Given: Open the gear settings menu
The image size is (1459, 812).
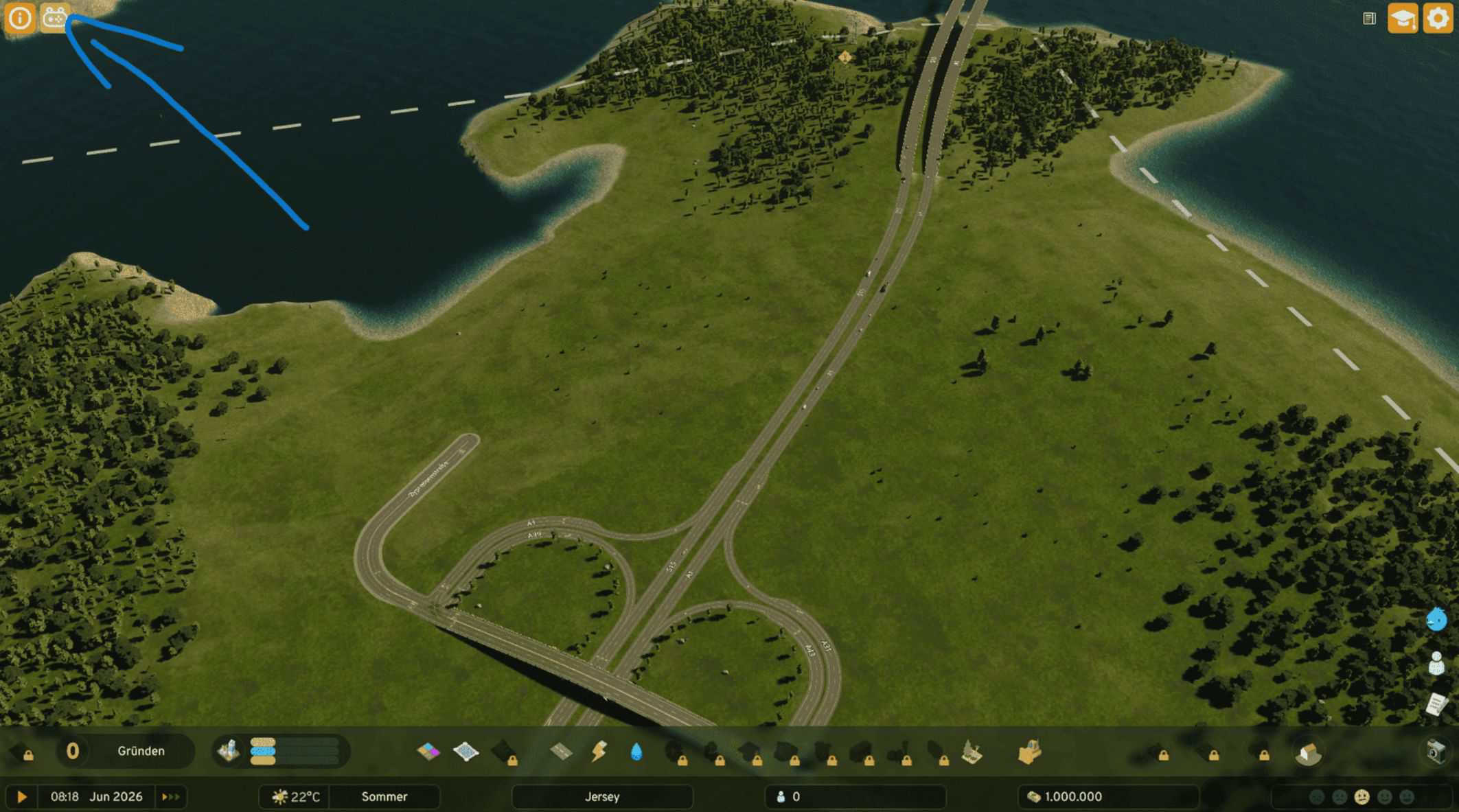Looking at the screenshot, I should click(x=1438, y=19).
